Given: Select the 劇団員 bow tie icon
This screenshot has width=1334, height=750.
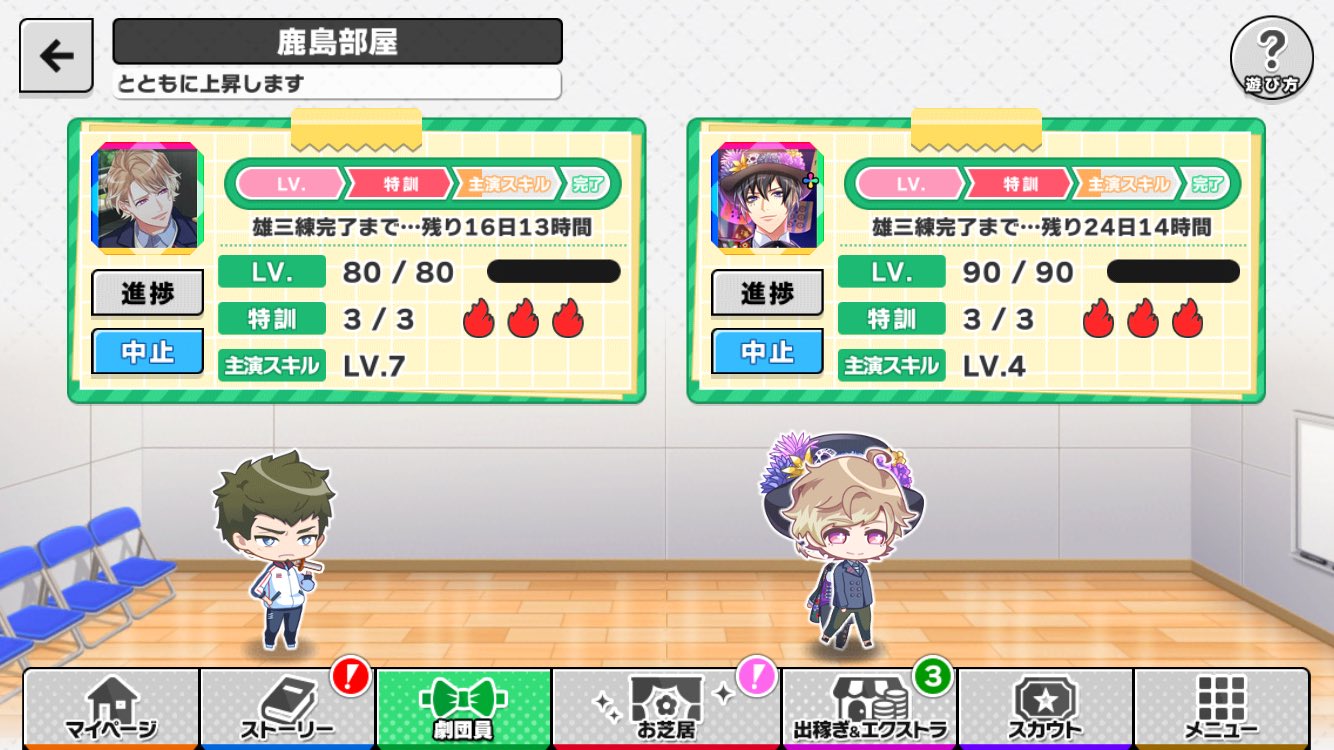Looking at the screenshot, I should (x=462, y=707).
